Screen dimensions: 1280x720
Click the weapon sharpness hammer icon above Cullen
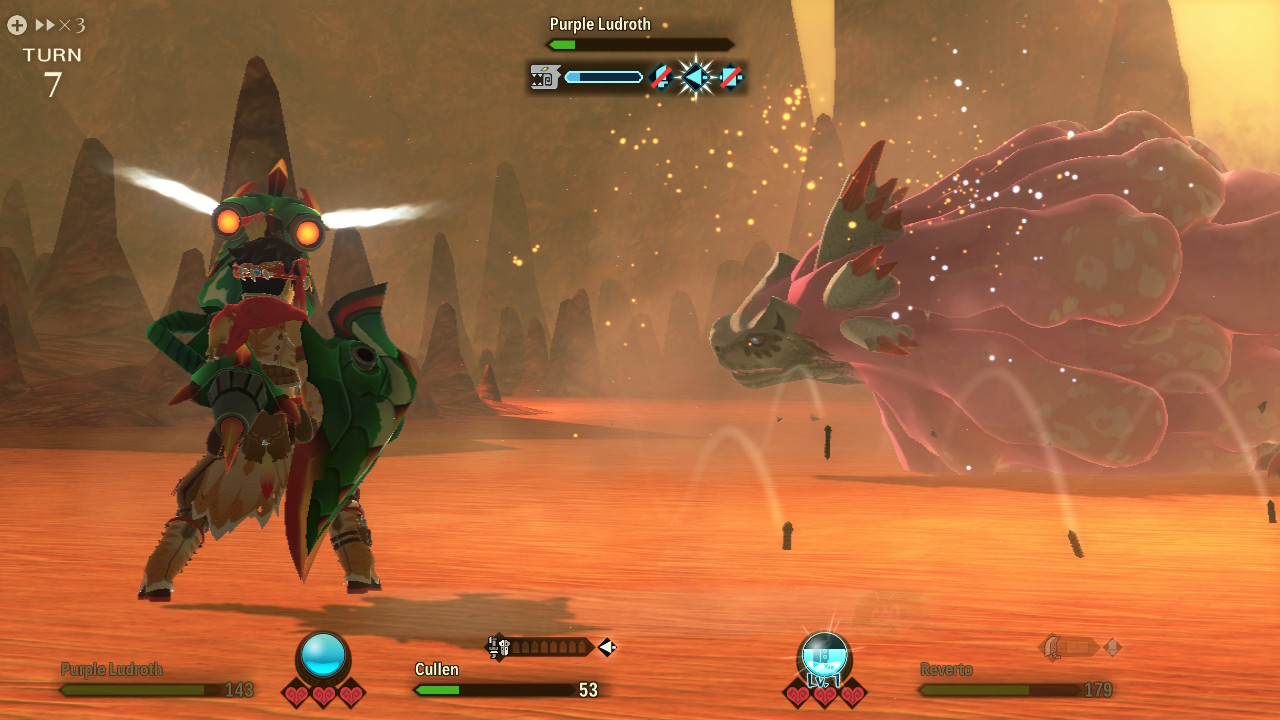point(495,646)
